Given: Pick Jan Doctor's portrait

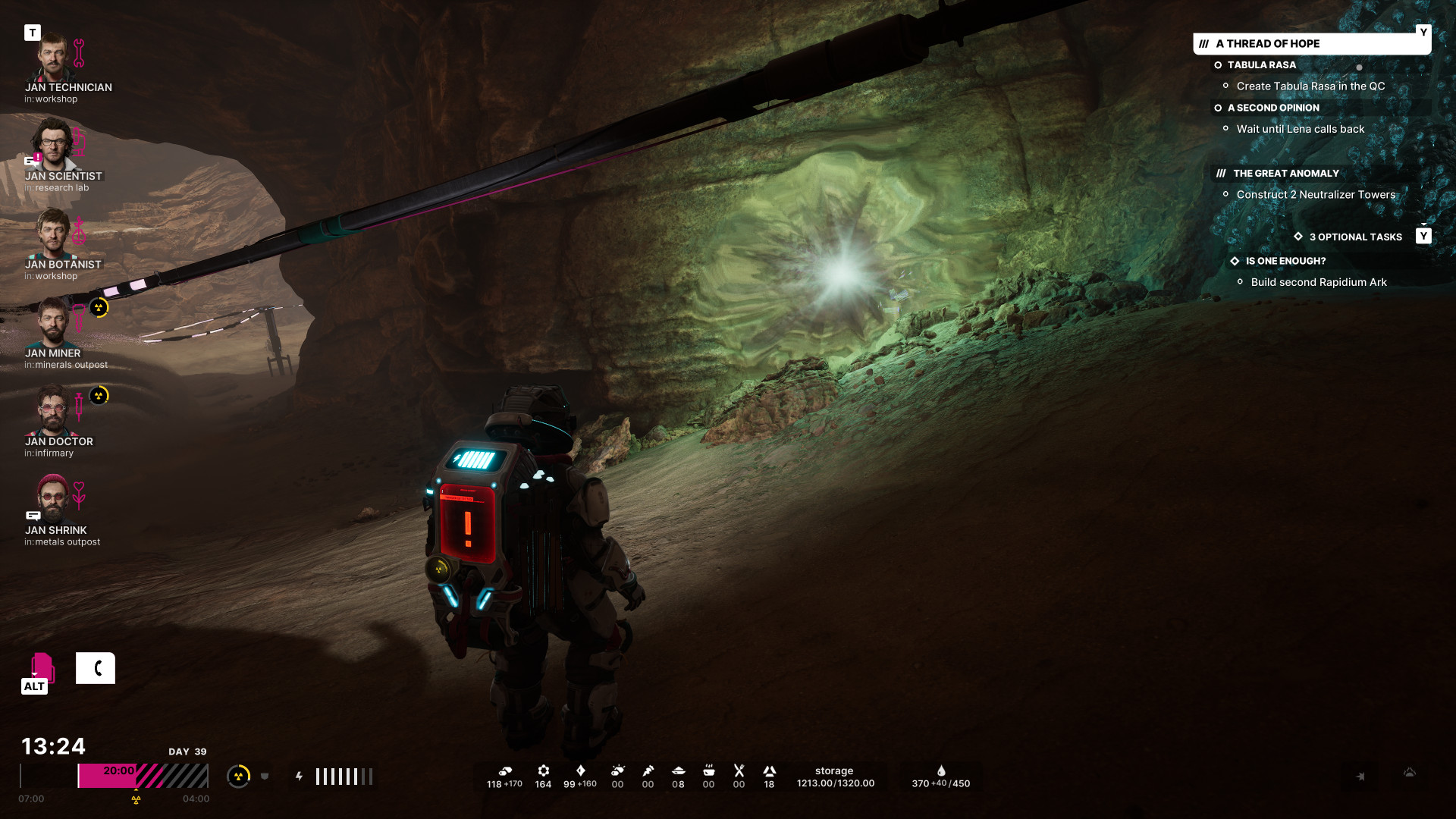Looking at the screenshot, I should pyautogui.click(x=53, y=411).
